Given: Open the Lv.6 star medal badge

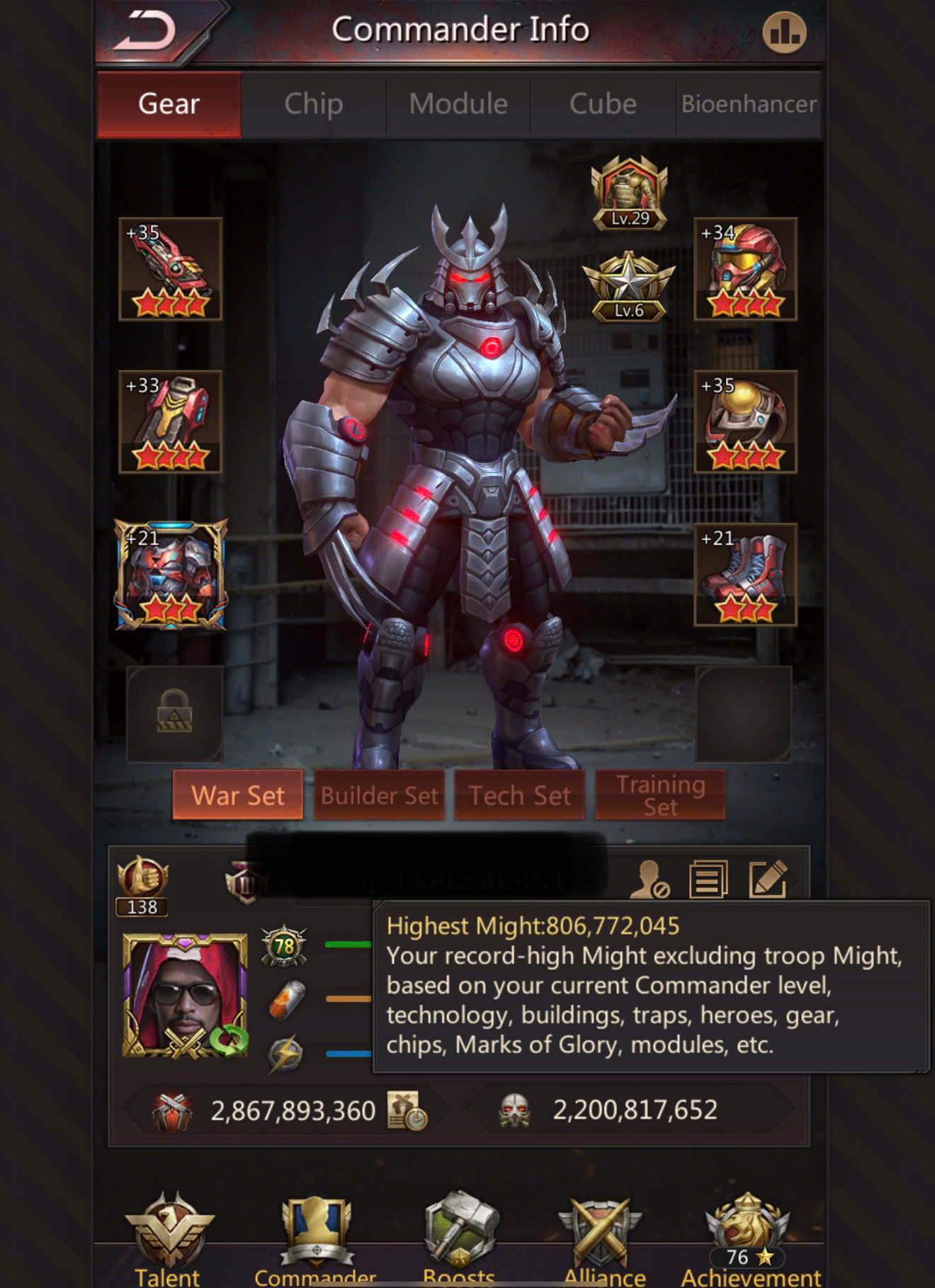Looking at the screenshot, I should pyautogui.click(x=628, y=287).
